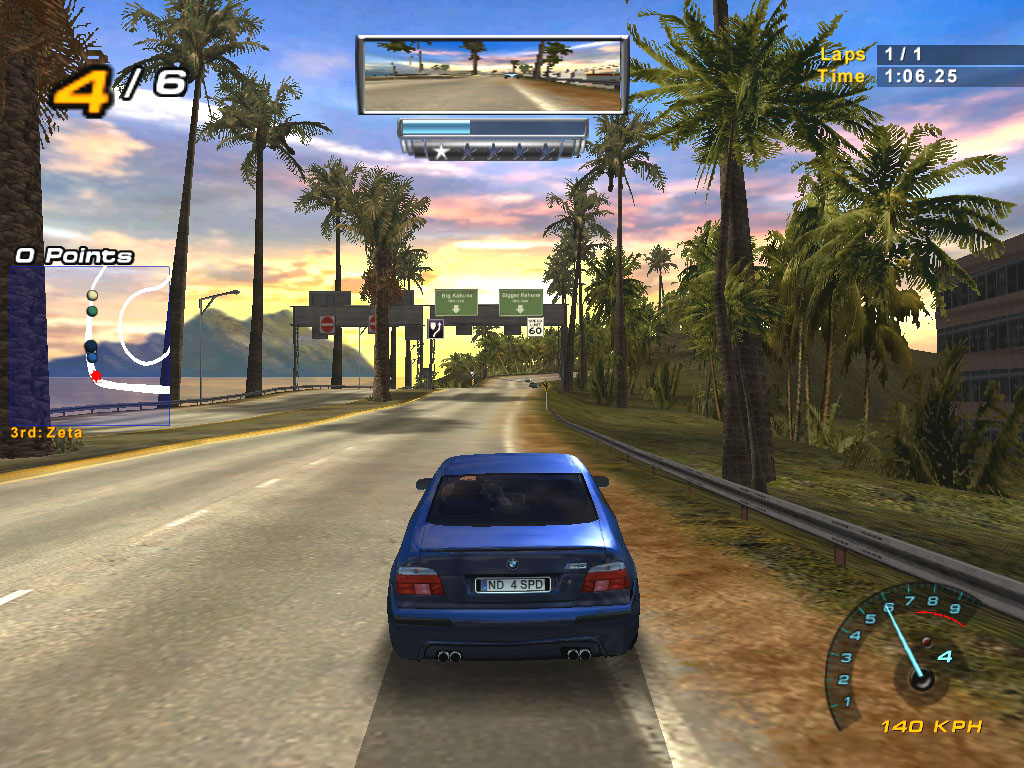The image size is (1024, 768).
Task: Select the rear-view mirror display
Action: click(492, 75)
